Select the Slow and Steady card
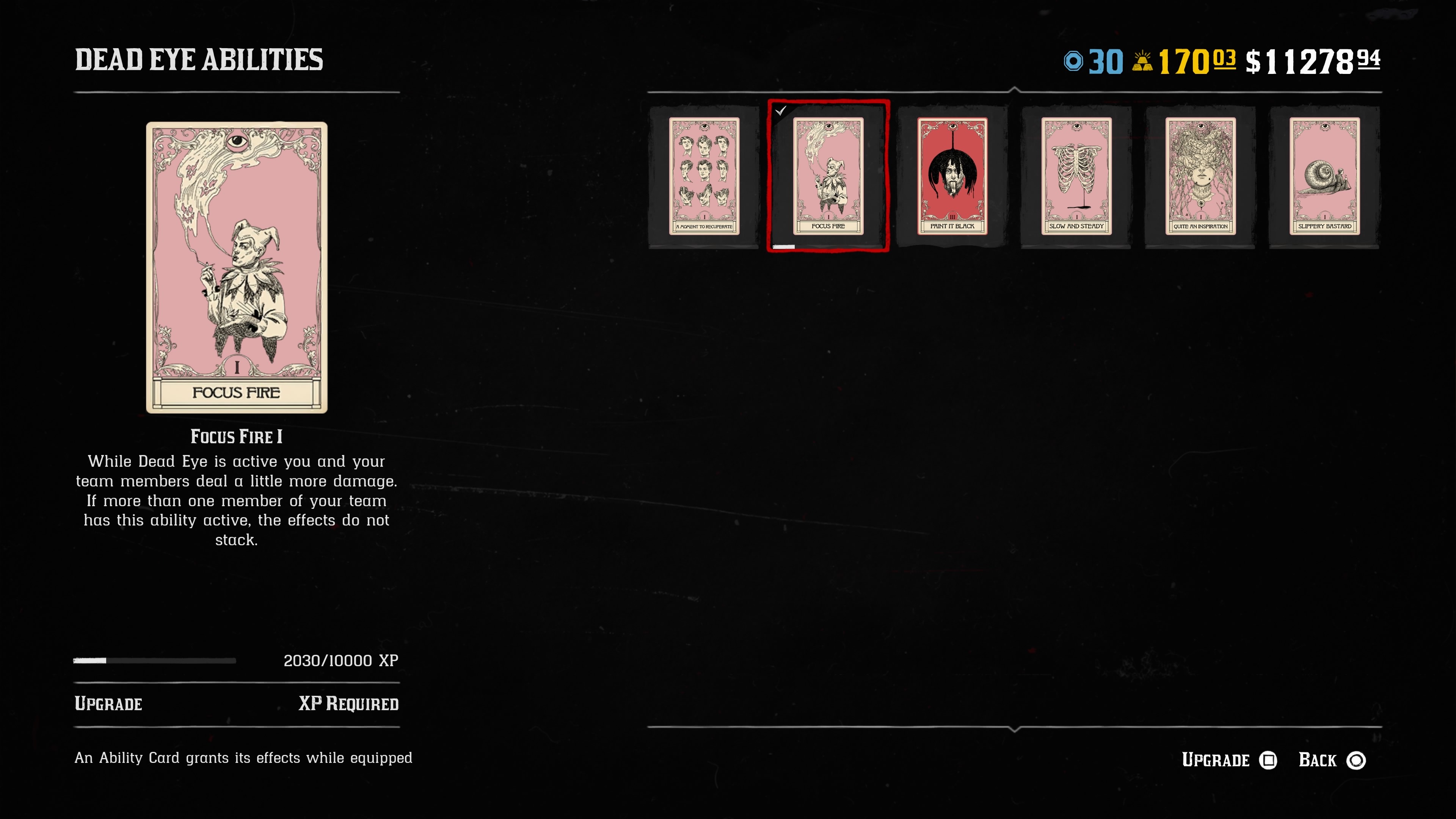 (1076, 176)
